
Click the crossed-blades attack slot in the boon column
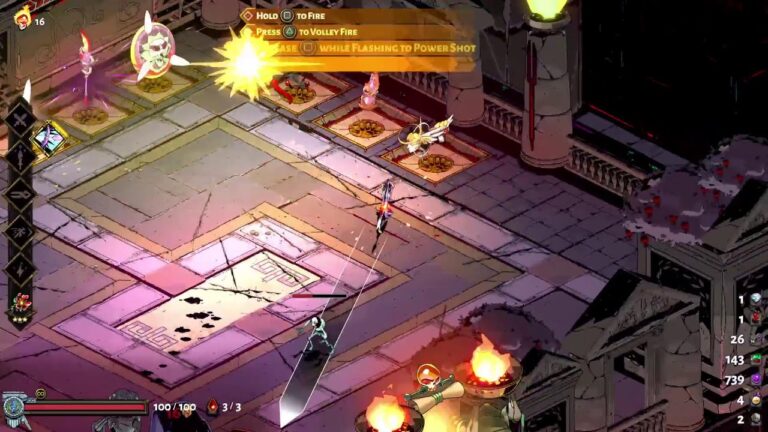20,117
